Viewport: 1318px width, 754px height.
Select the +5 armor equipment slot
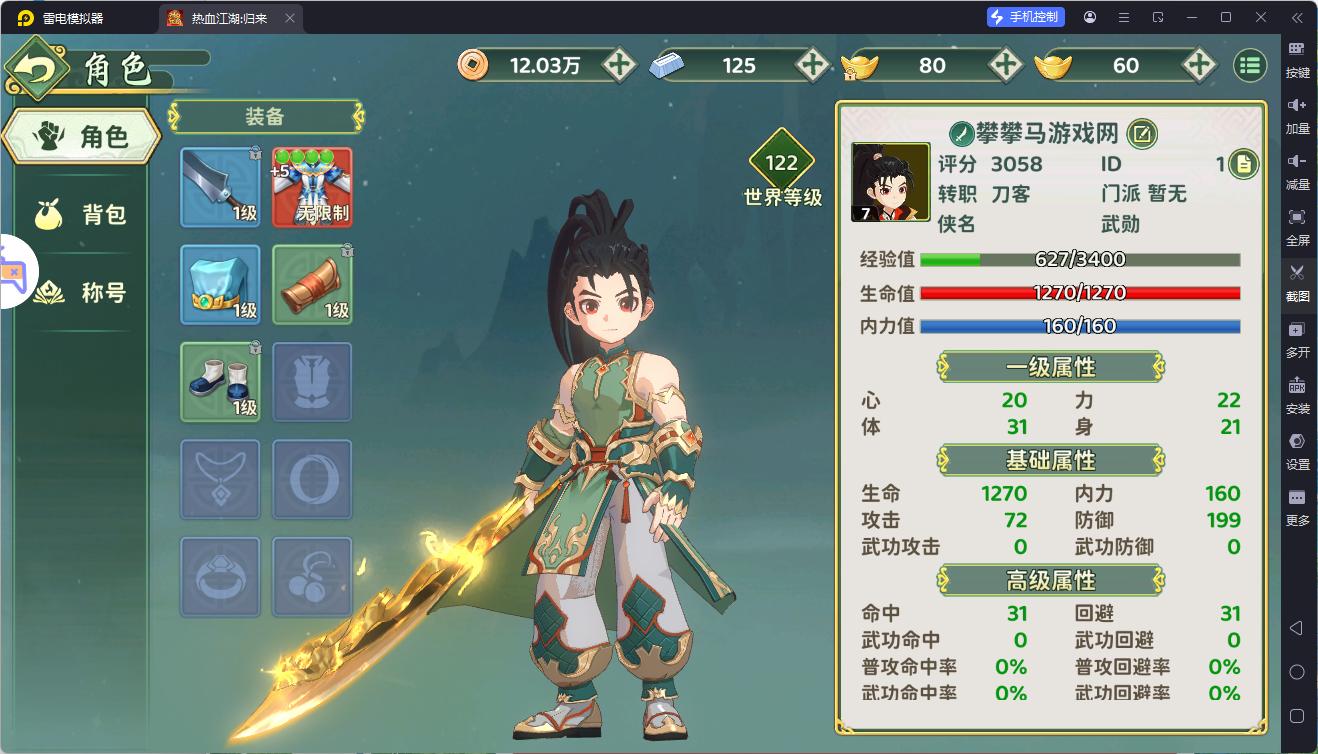(x=312, y=187)
